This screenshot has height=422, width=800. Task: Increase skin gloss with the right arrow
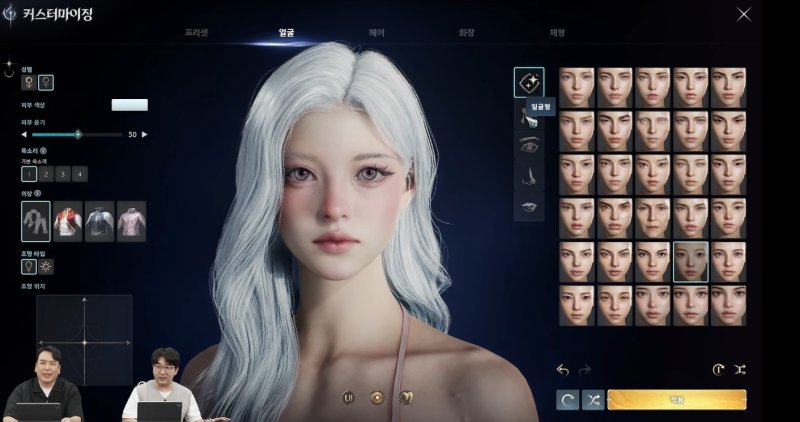(144, 134)
